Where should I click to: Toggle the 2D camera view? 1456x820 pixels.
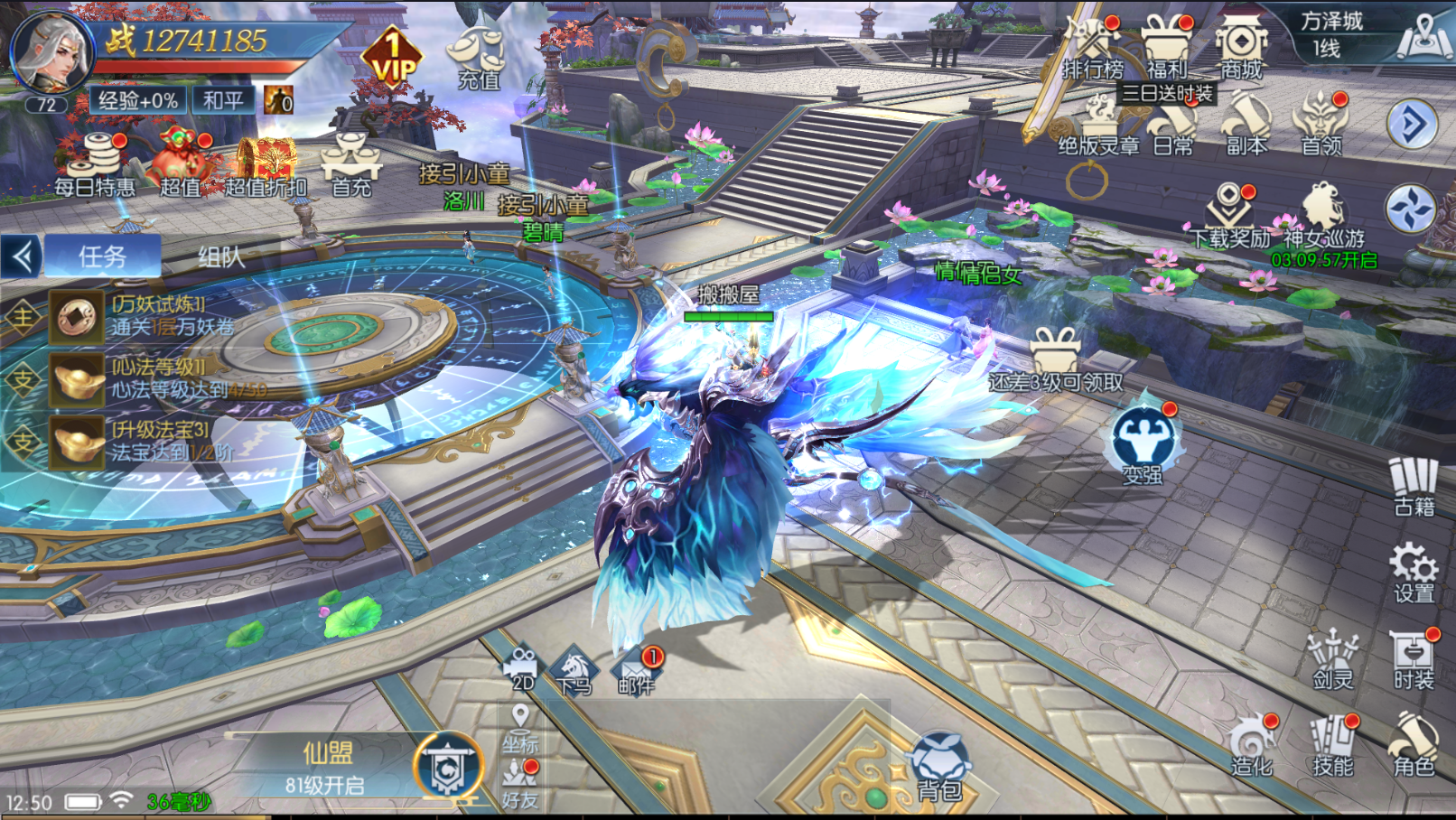(x=523, y=669)
